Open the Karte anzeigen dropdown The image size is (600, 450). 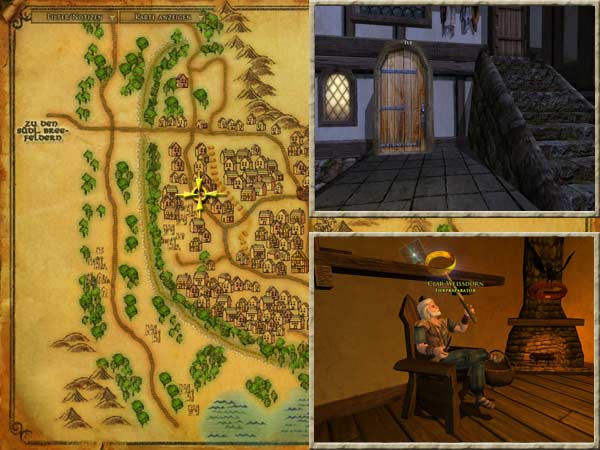click(x=159, y=16)
